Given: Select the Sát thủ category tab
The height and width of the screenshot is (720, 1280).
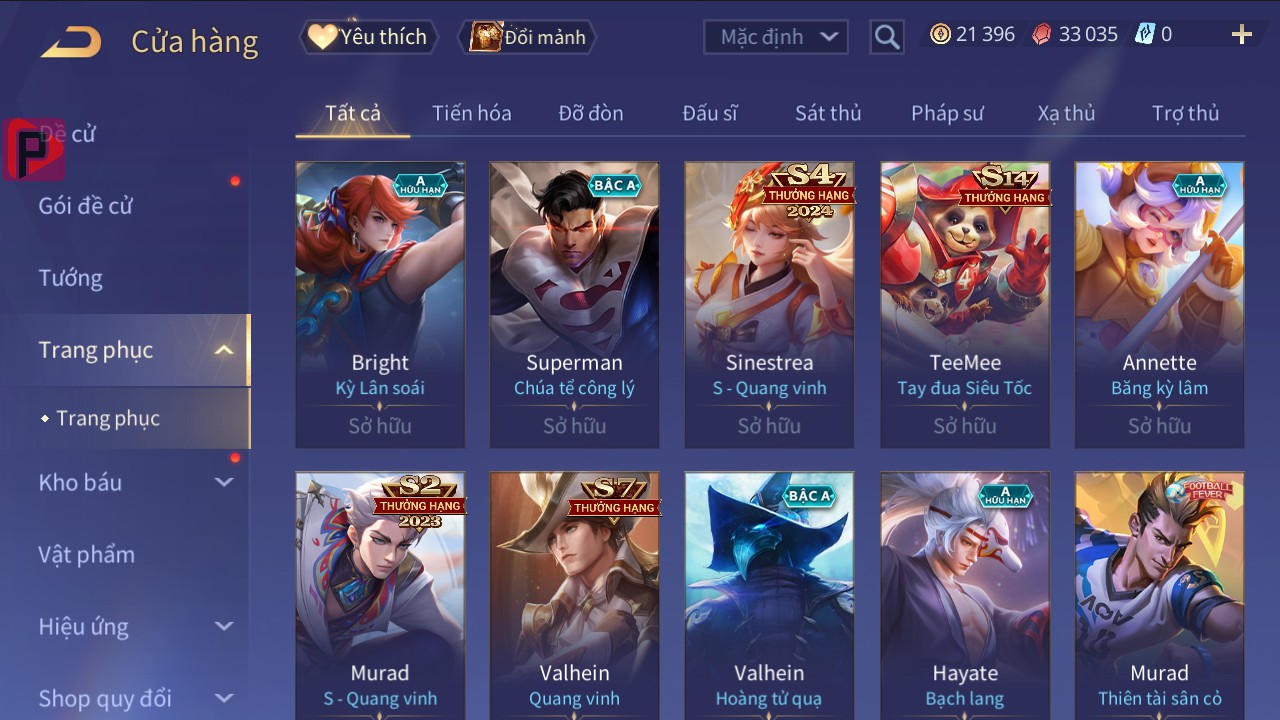Looking at the screenshot, I should pyautogui.click(x=828, y=113).
